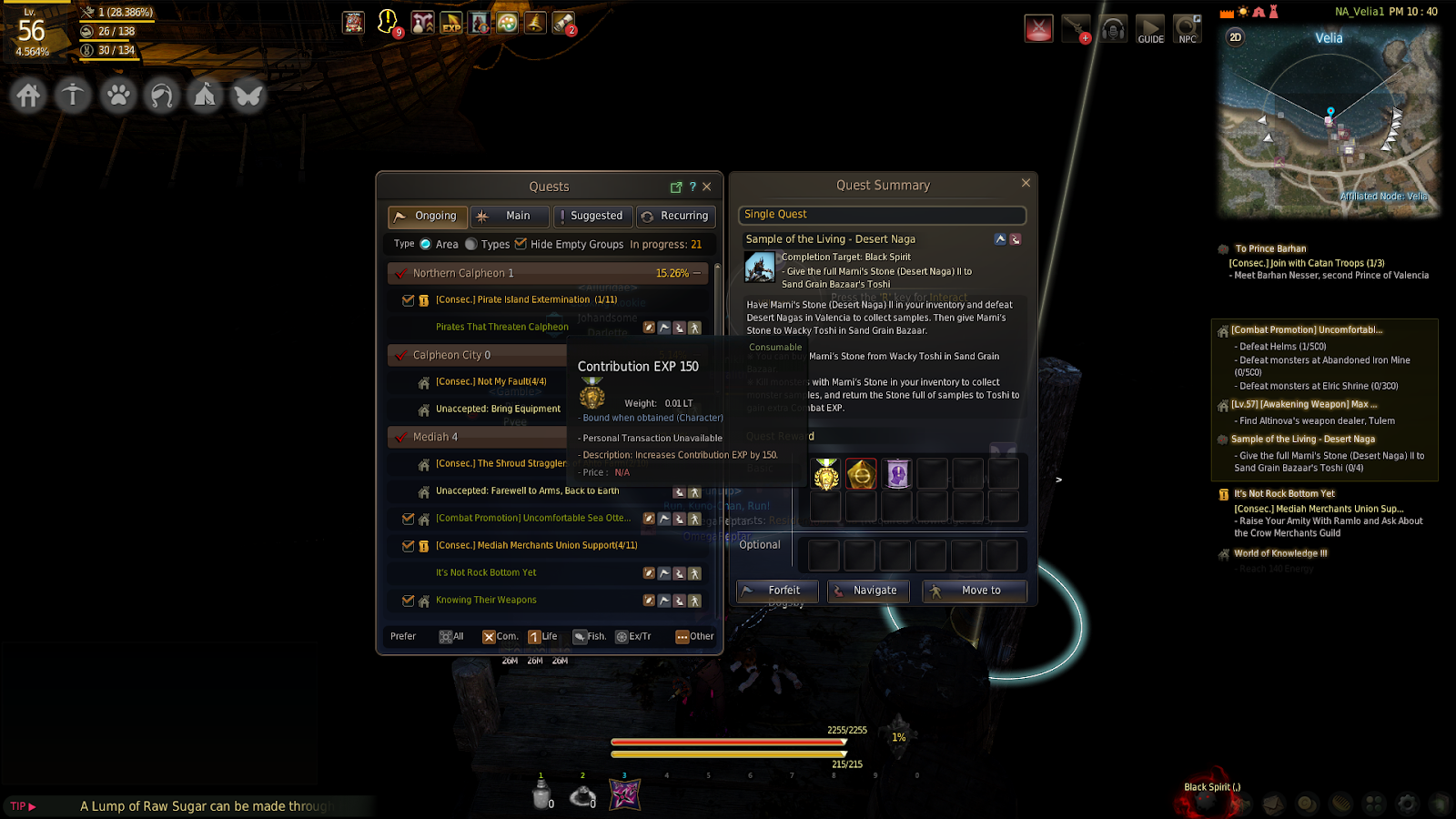Screen dimensions: 1456x819
Task: Forfeit the Sample of the Living quest
Action: (x=777, y=591)
